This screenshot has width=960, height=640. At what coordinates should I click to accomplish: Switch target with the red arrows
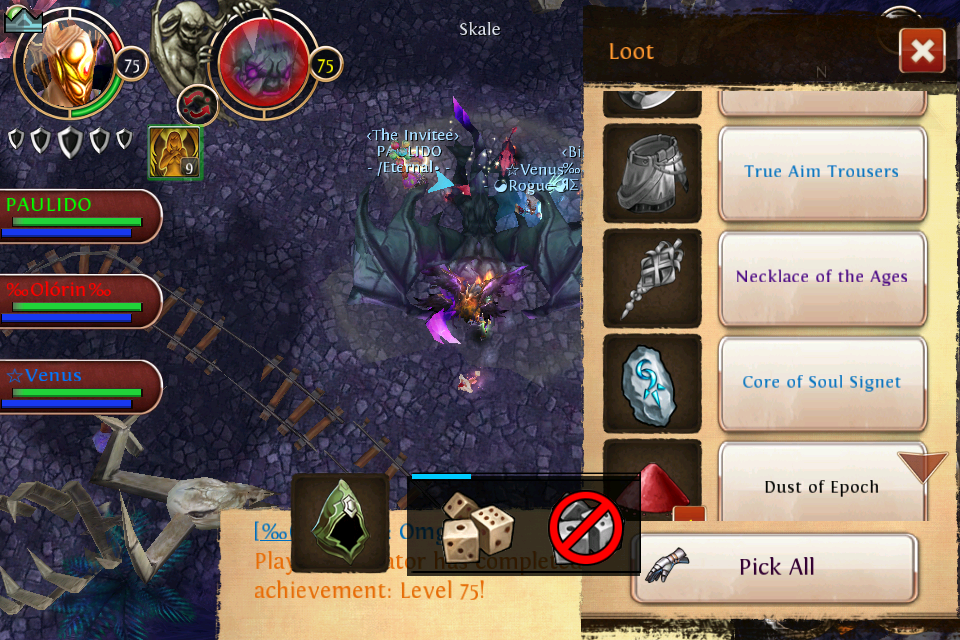pyautogui.click(x=198, y=105)
